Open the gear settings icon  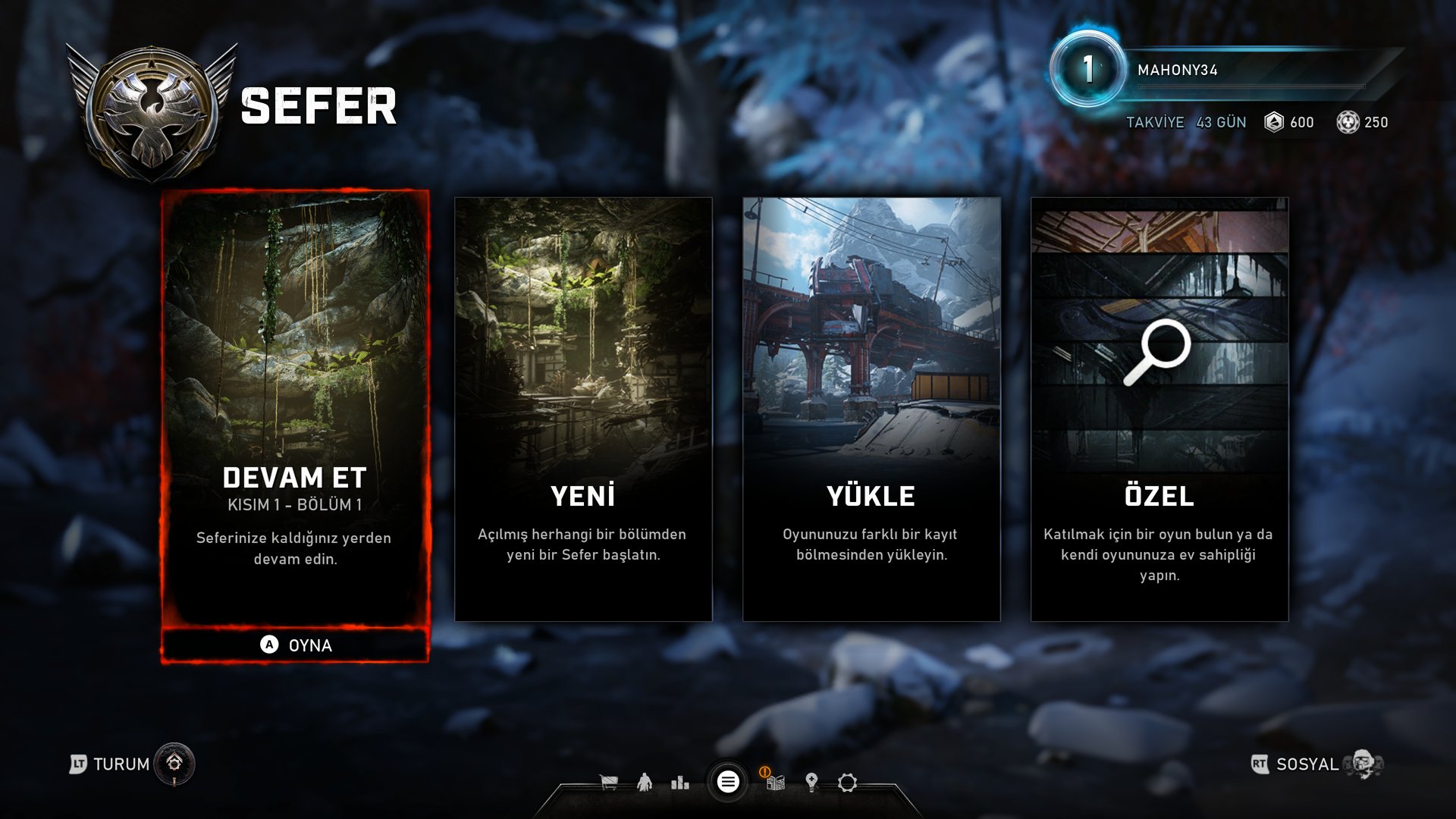pyautogui.click(x=847, y=782)
